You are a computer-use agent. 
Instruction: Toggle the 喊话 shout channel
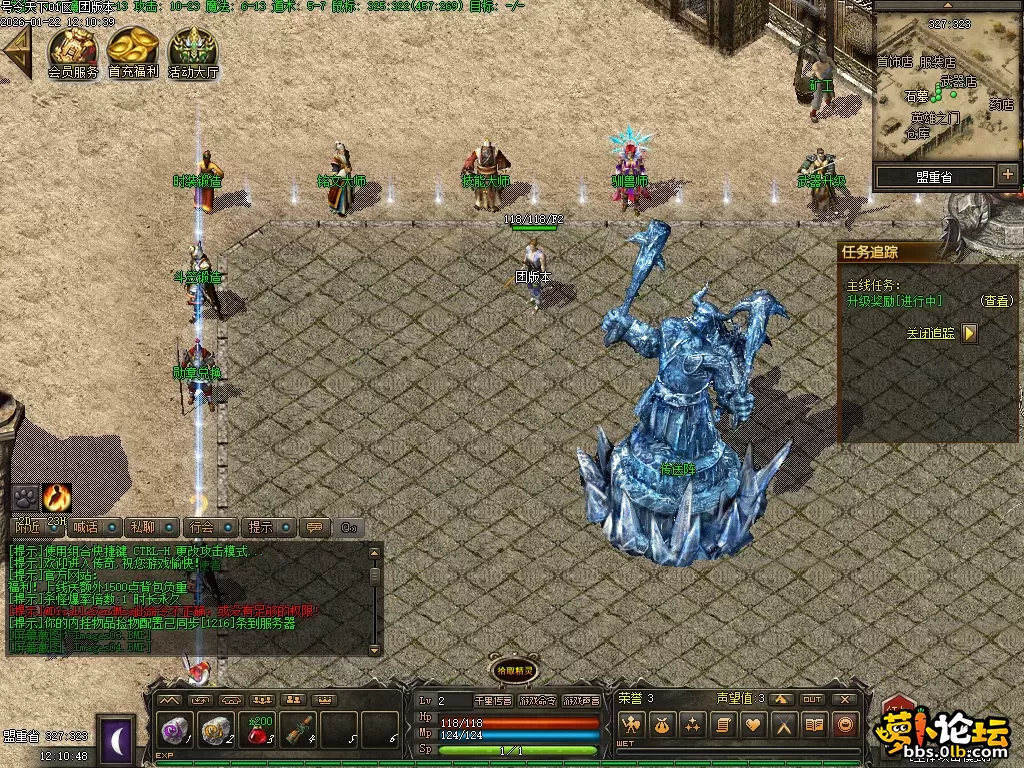pyautogui.click(x=86, y=527)
